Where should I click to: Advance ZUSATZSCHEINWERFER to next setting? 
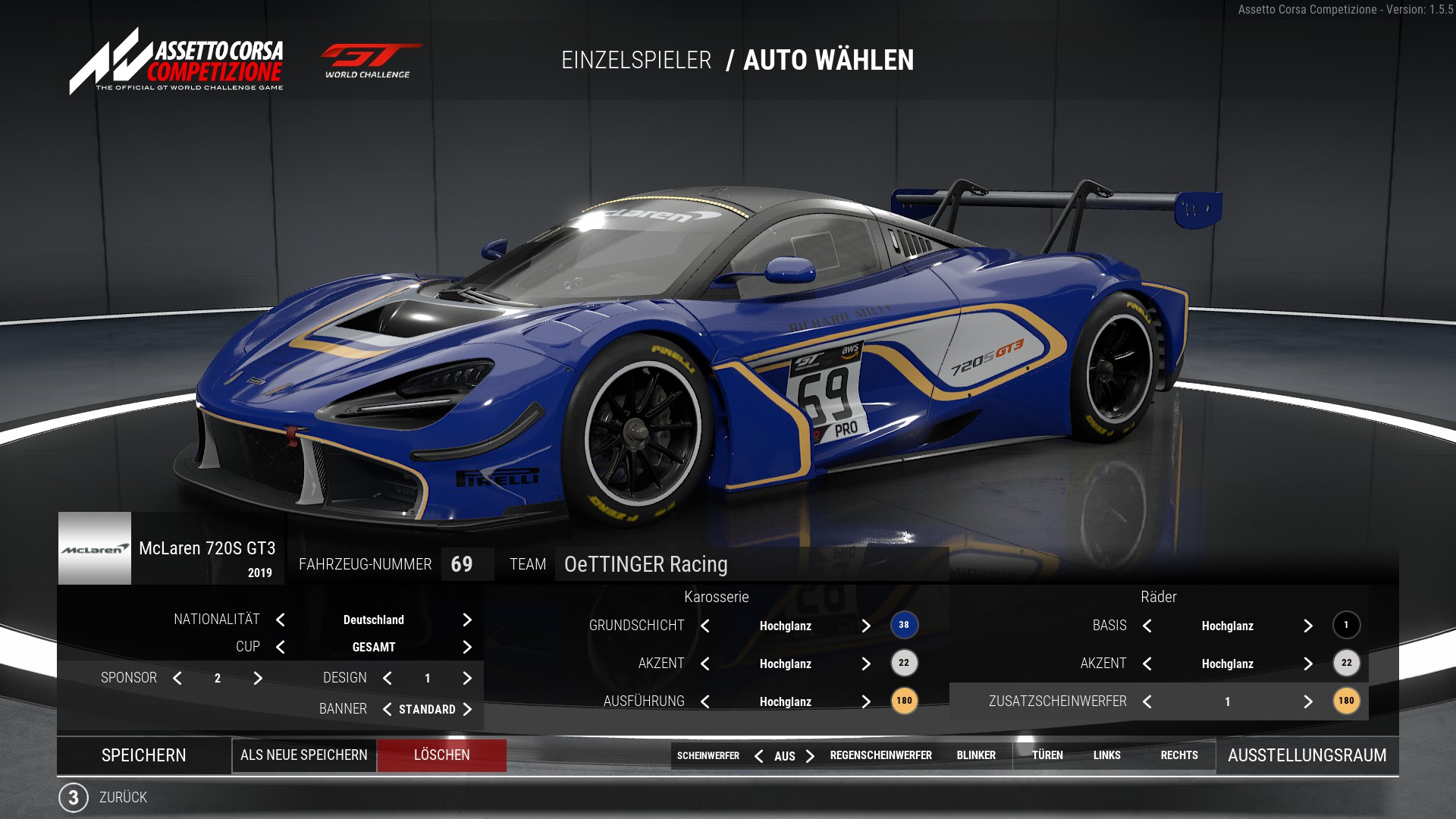[1308, 701]
